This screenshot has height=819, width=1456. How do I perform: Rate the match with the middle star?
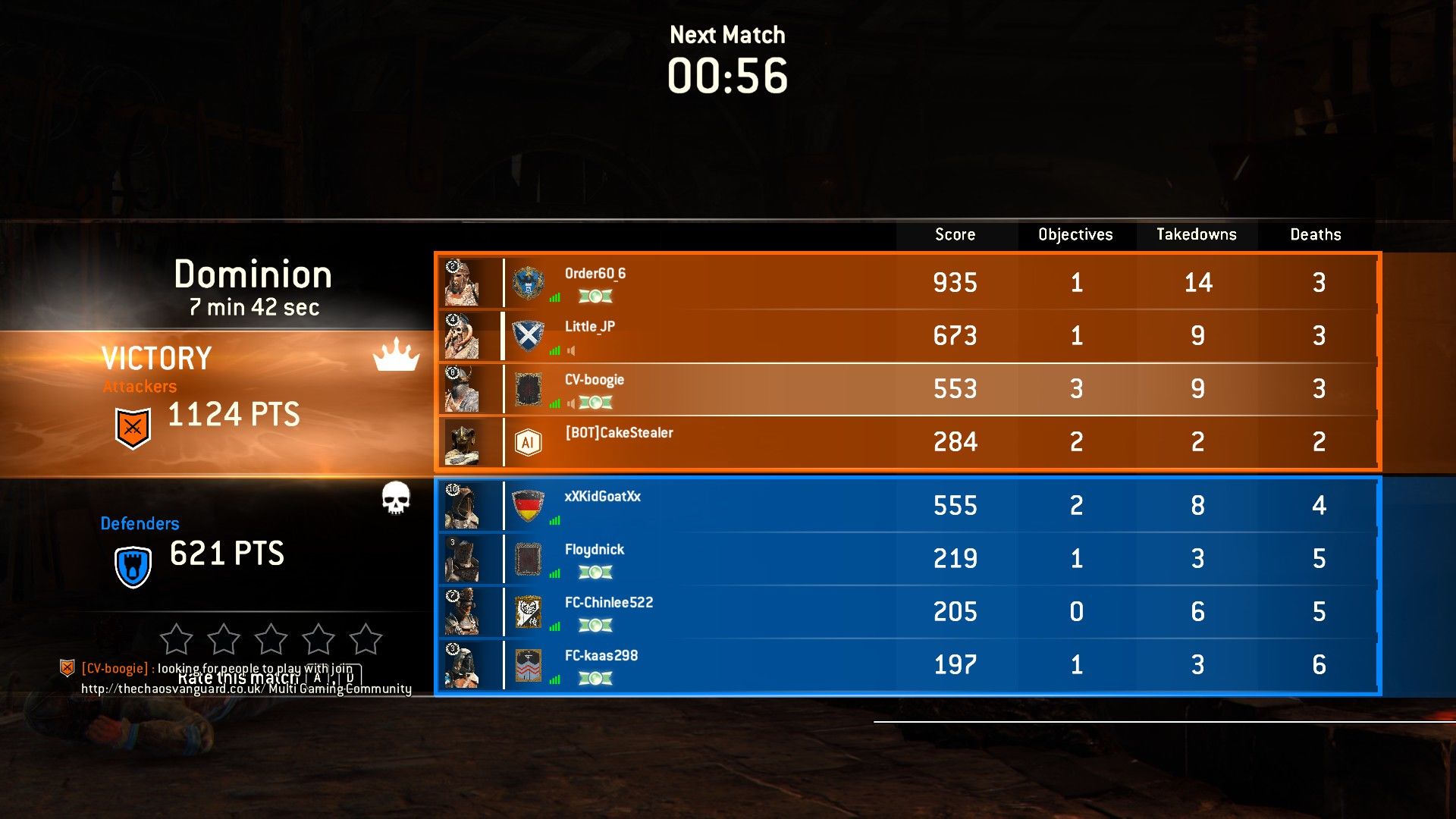pyautogui.click(x=271, y=639)
